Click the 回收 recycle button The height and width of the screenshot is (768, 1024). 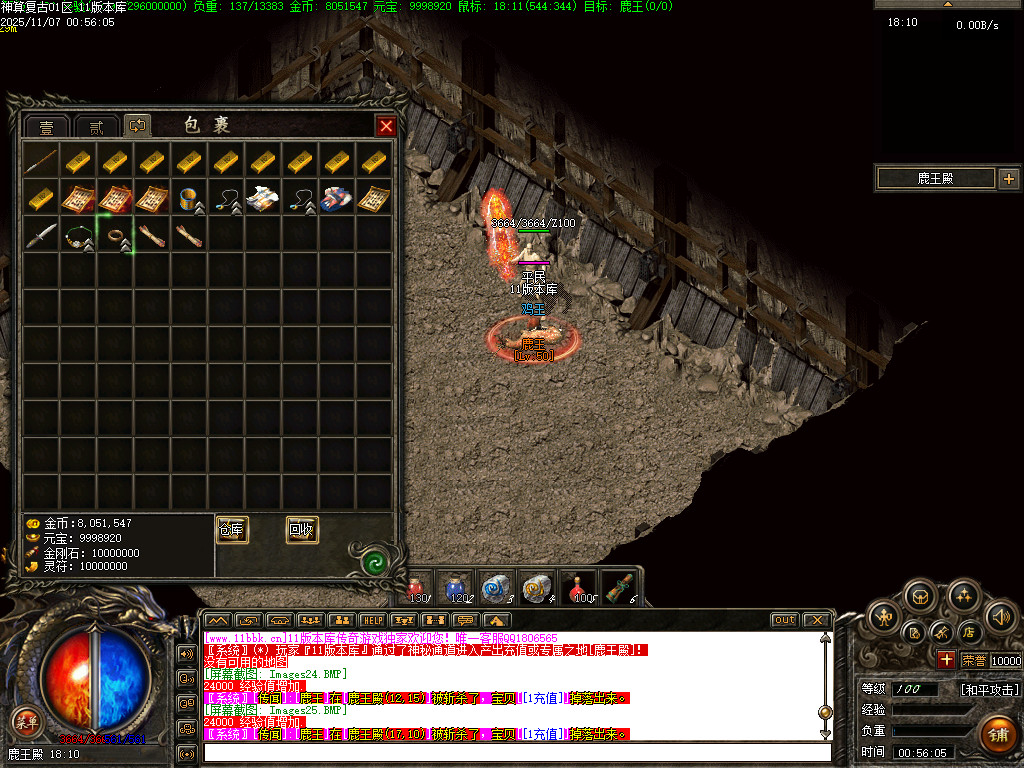(x=302, y=530)
